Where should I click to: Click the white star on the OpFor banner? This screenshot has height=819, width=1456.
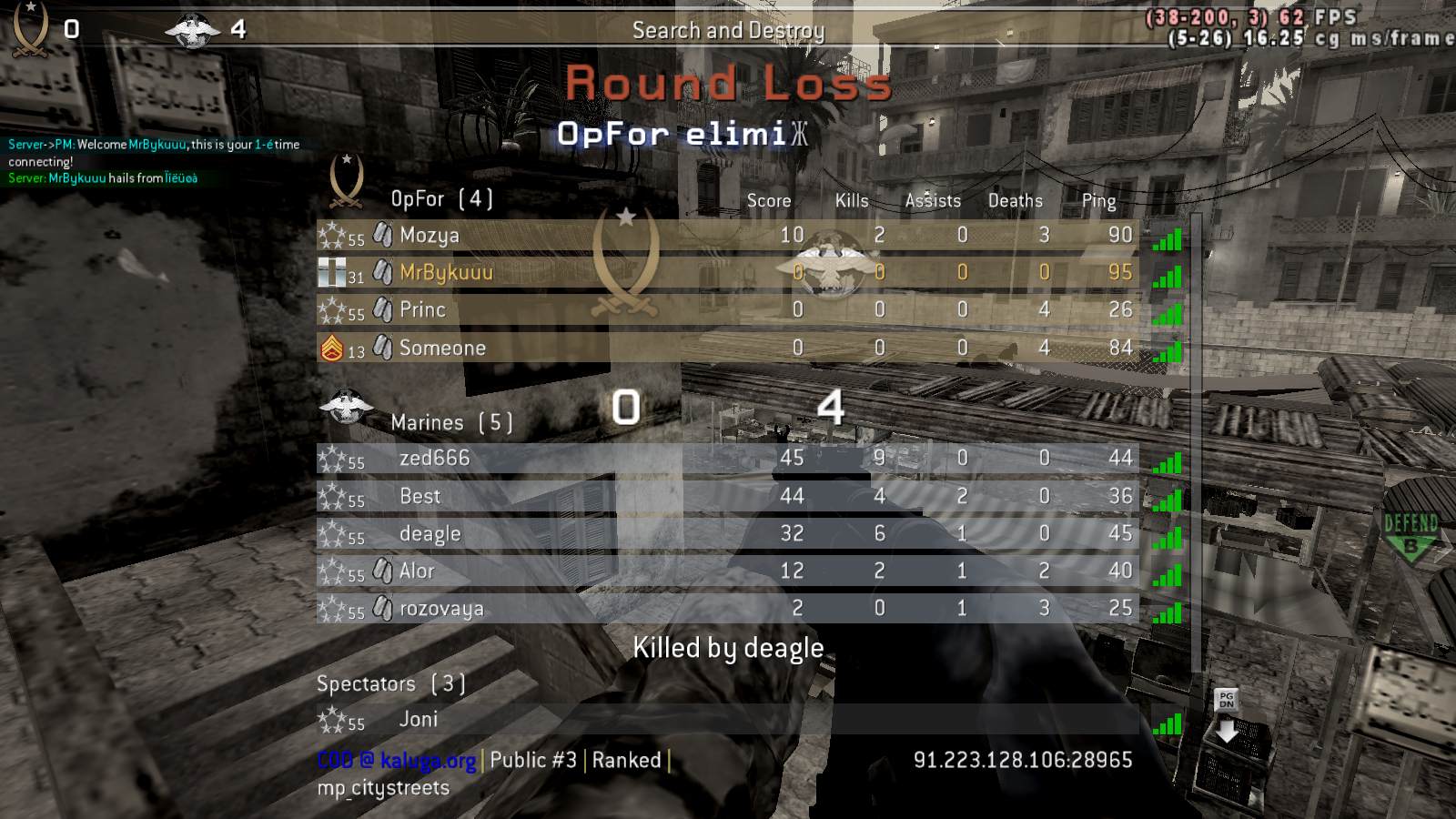coord(626,218)
